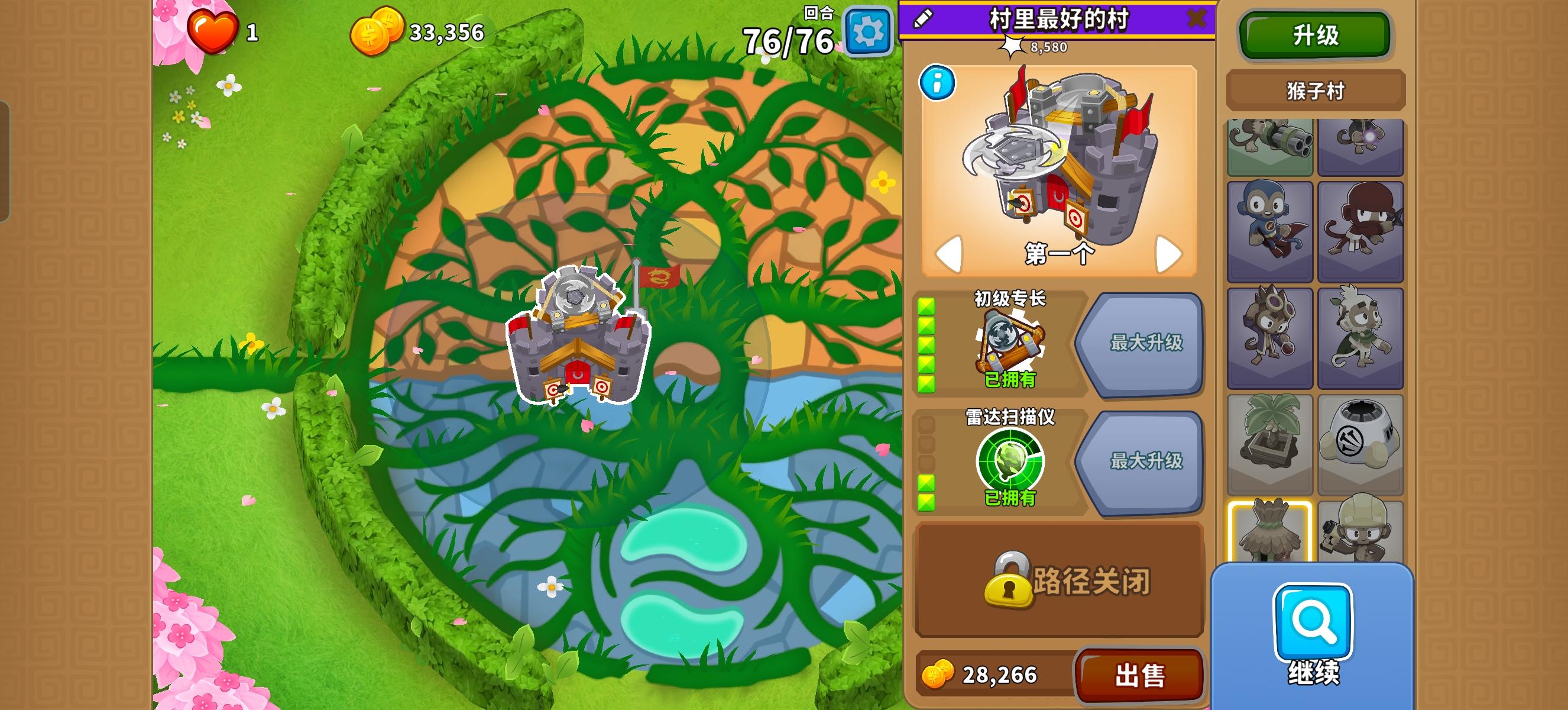Image resolution: width=1568 pixels, height=710 pixels.
Task: Select the Dartling Gunner tower icon
Action: (x=1270, y=146)
